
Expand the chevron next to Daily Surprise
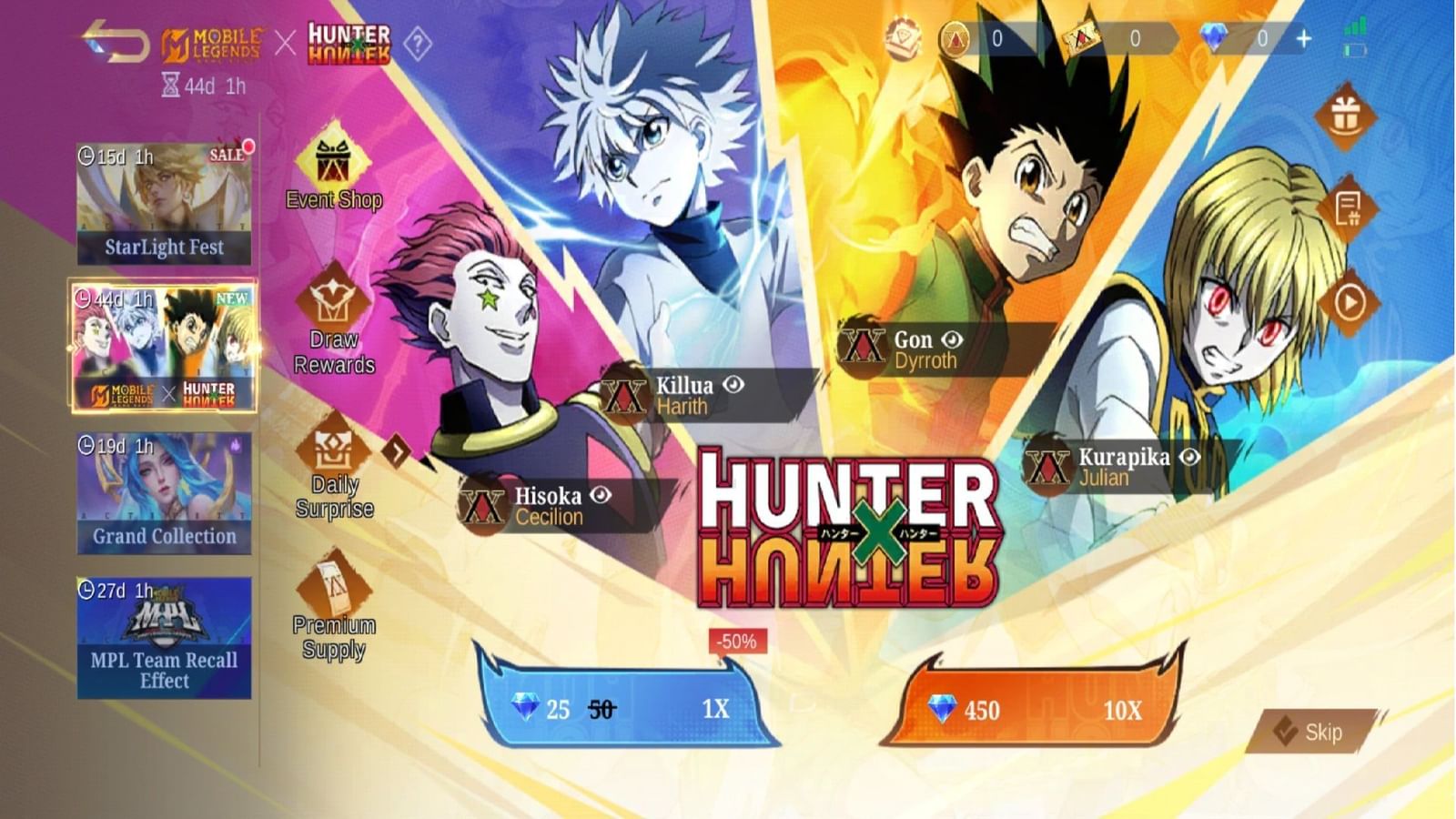[x=398, y=450]
